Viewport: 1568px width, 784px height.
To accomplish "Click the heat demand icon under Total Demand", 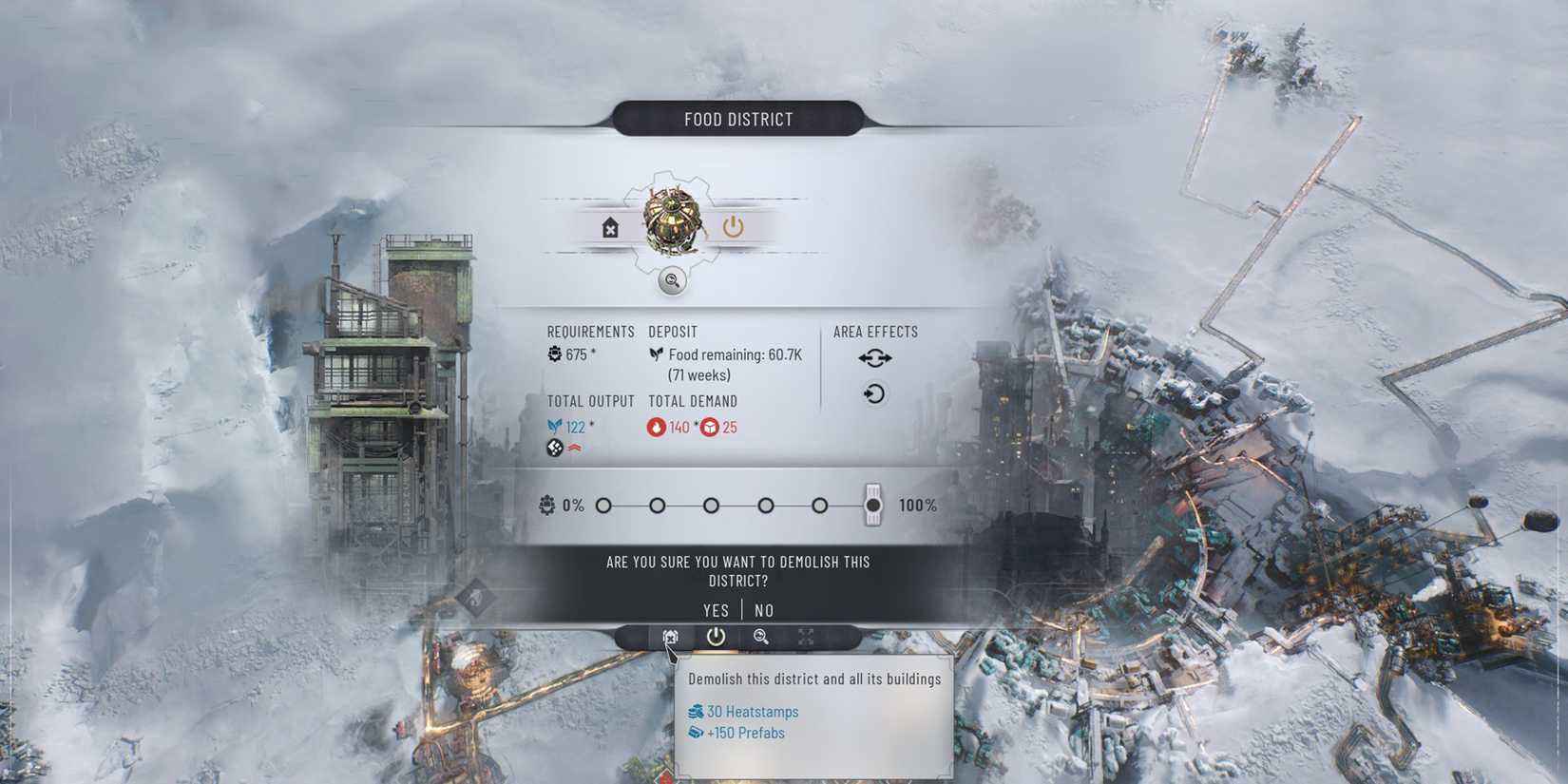I will (657, 427).
